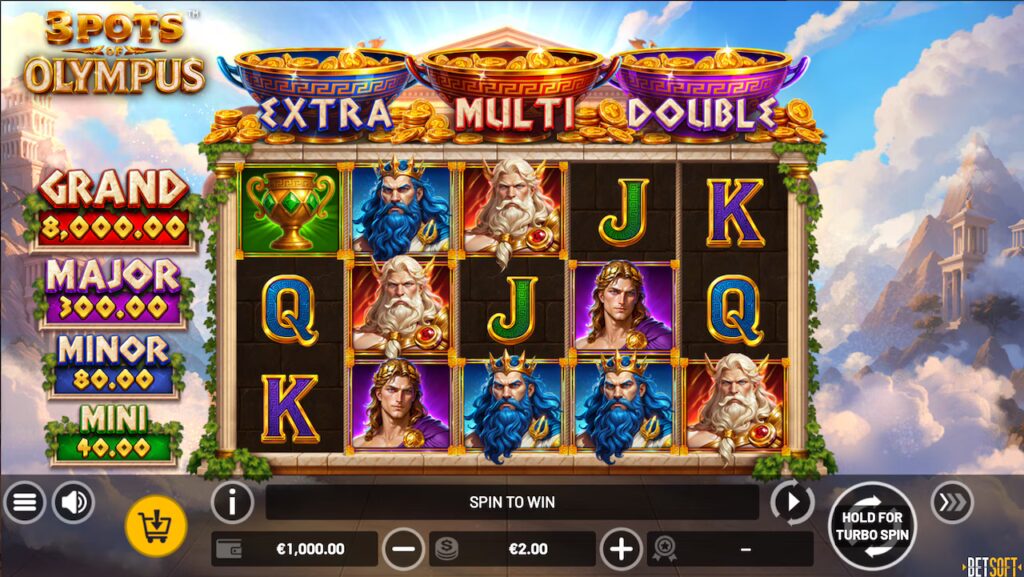The height and width of the screenshot is (577, 1024).
Task: Activate the fast-forward arrows button
Action: click(x=951, y=502)
